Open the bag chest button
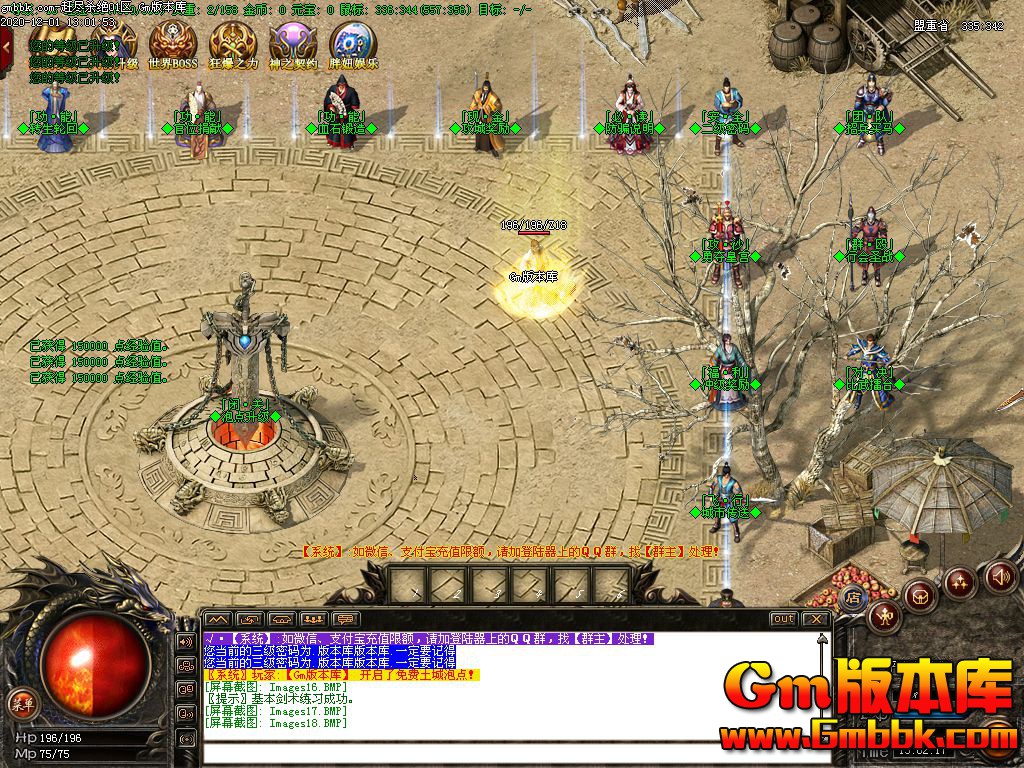Viewport: 1024px width, 768px height. 921,595
